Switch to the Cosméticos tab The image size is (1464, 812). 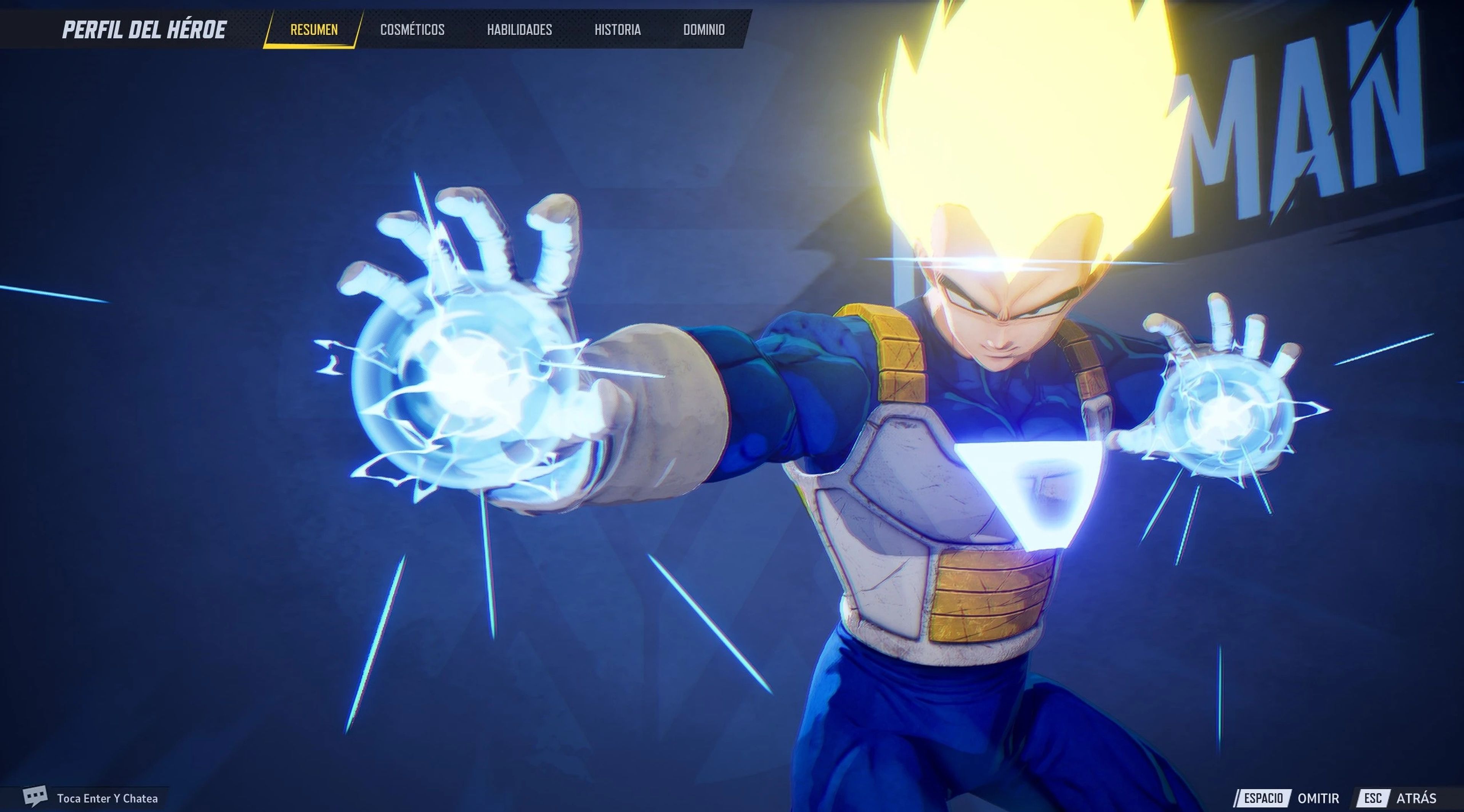coord(413,30)
